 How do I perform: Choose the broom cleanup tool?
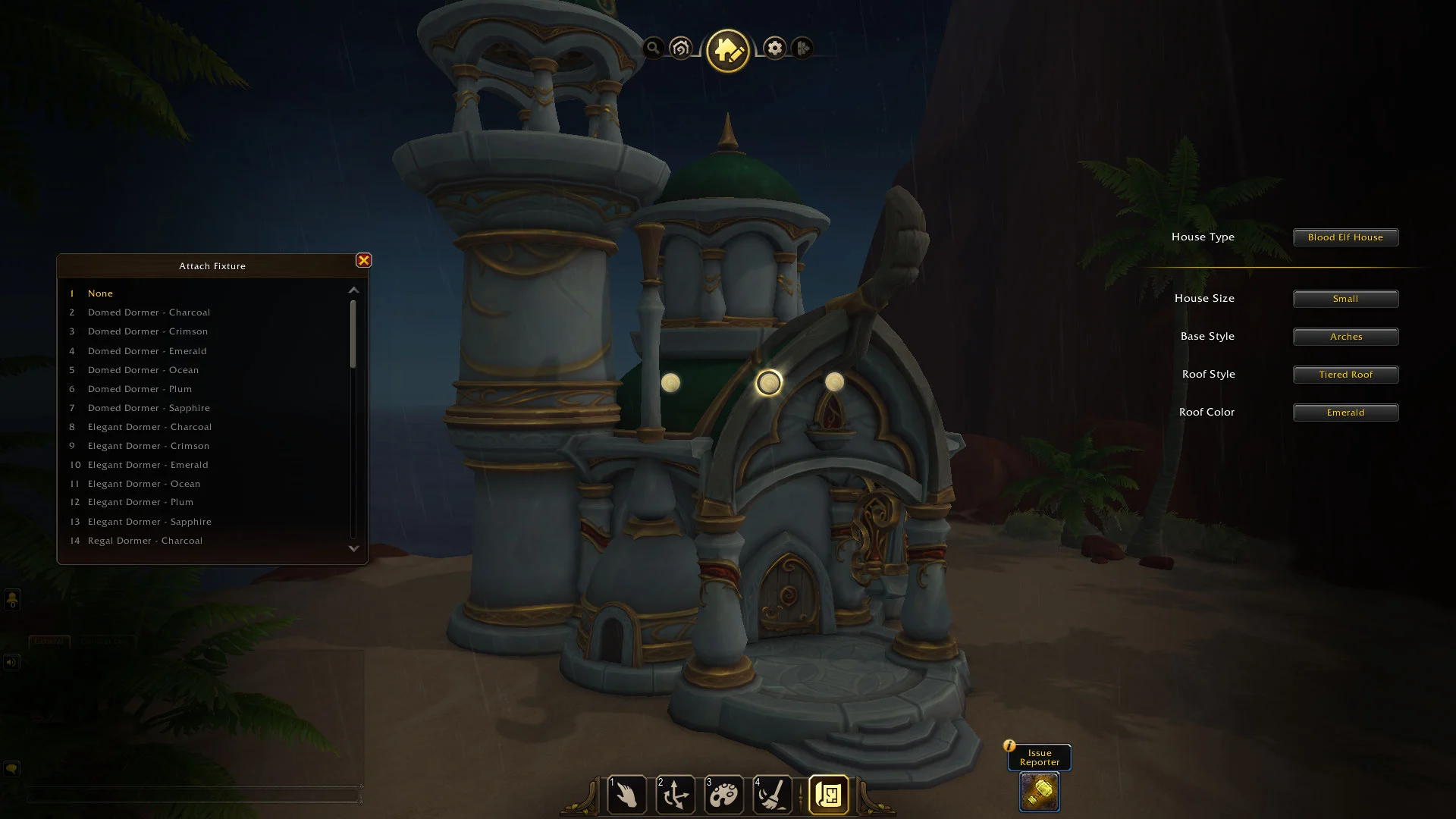tap(772, 795)
